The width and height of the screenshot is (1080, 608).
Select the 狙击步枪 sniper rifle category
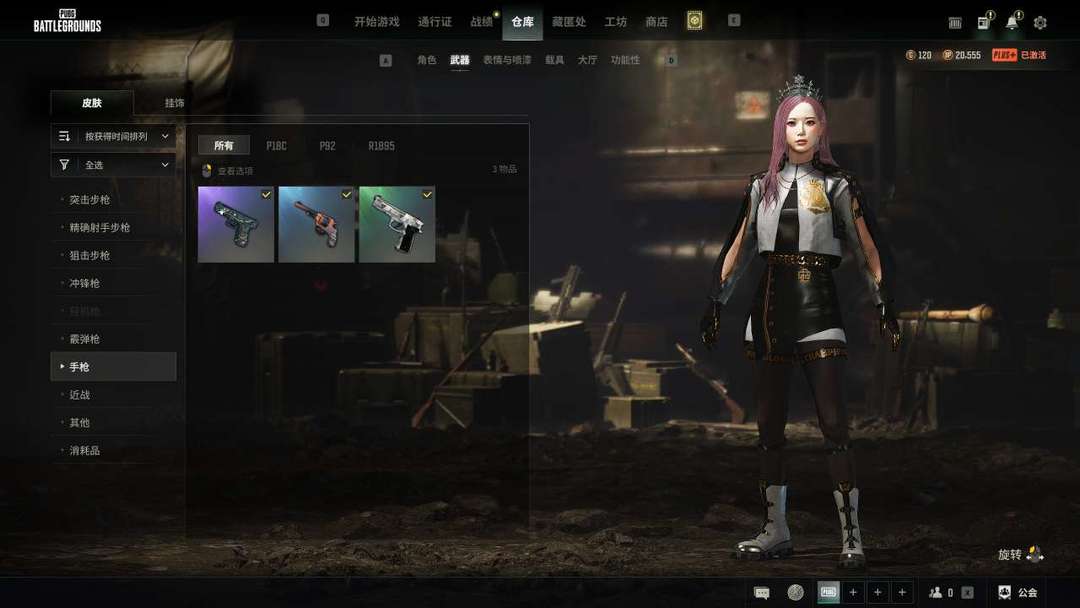click(90, 256)
